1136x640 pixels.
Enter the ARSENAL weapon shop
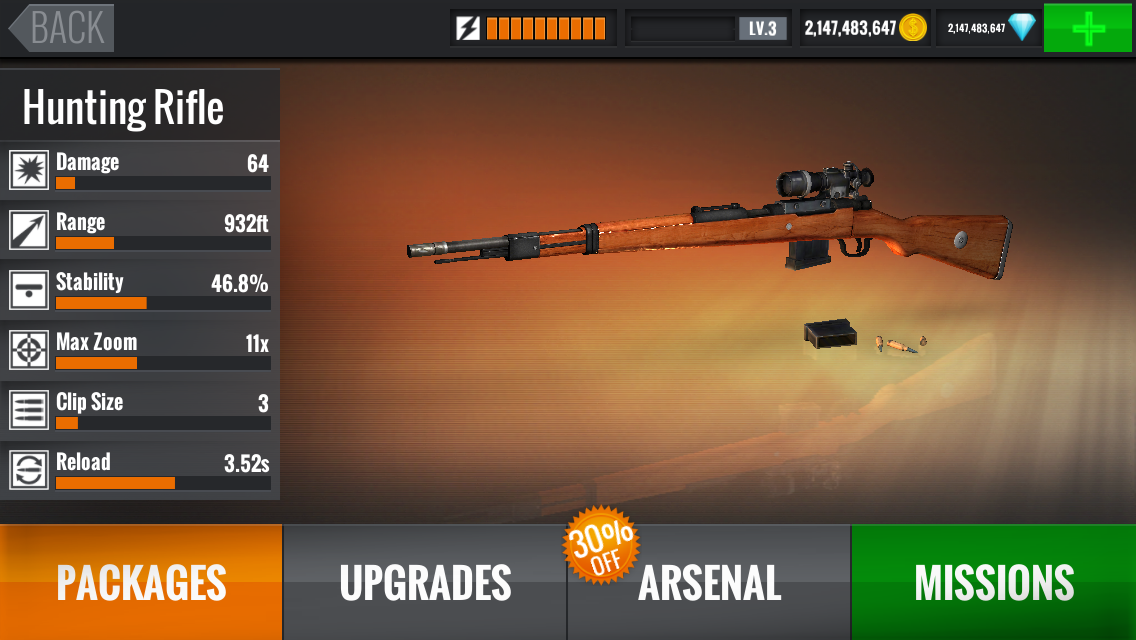pyautogui.click(x=709, y=582)
